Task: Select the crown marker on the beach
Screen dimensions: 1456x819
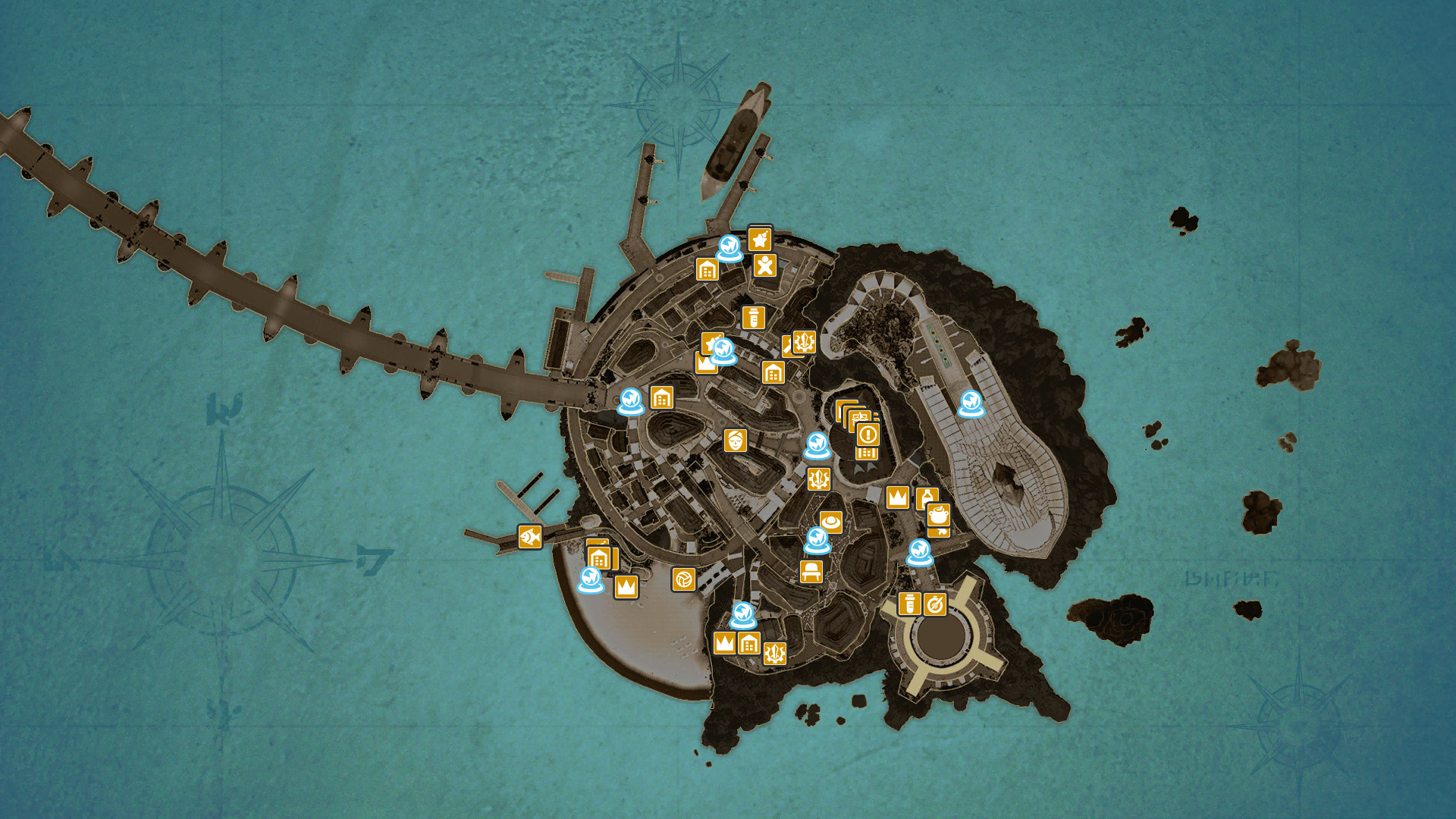Action: pyautogui.click(x=626, y=586)
